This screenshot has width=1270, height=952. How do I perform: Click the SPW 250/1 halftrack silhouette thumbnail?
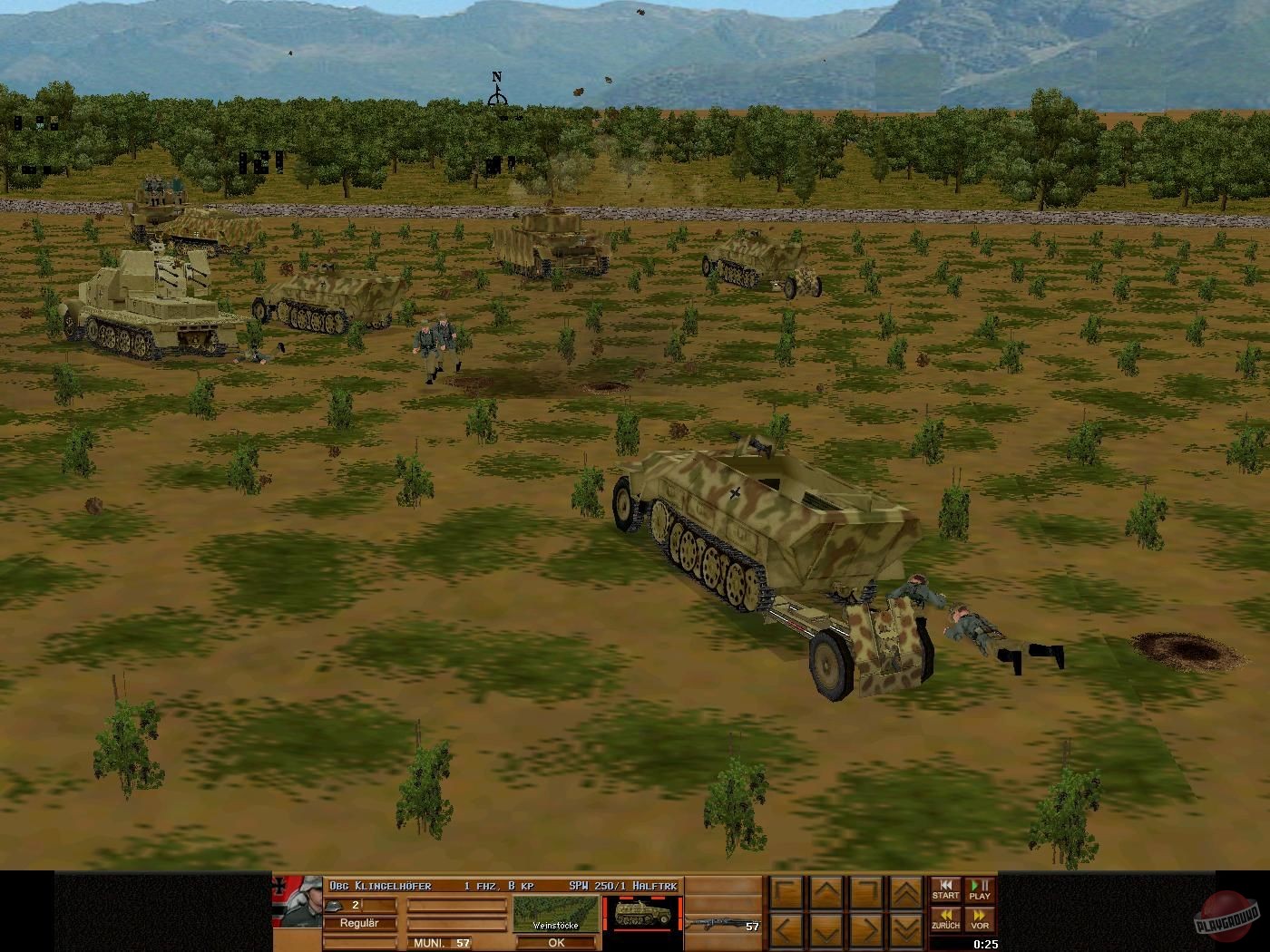[643, 912]
